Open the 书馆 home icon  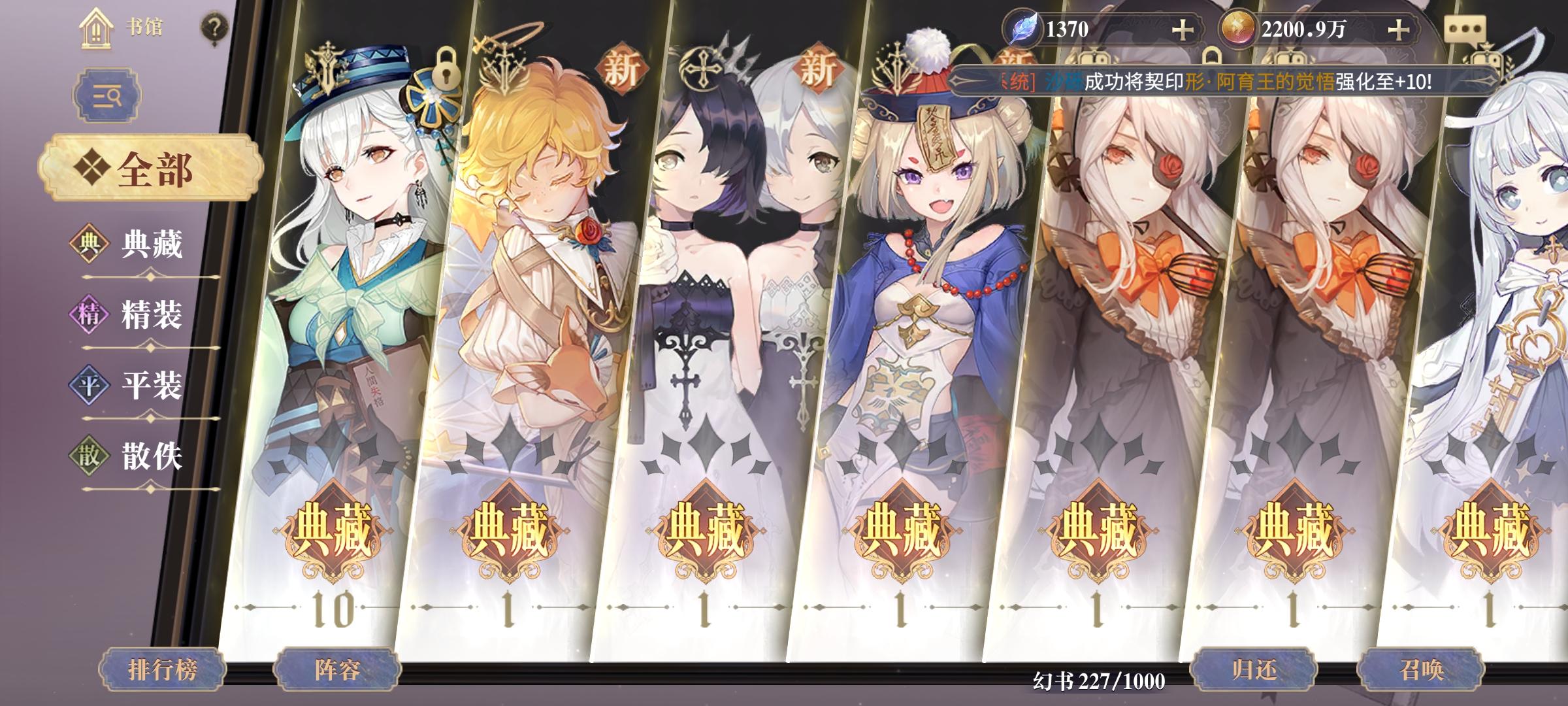click(x=97, y=27)
